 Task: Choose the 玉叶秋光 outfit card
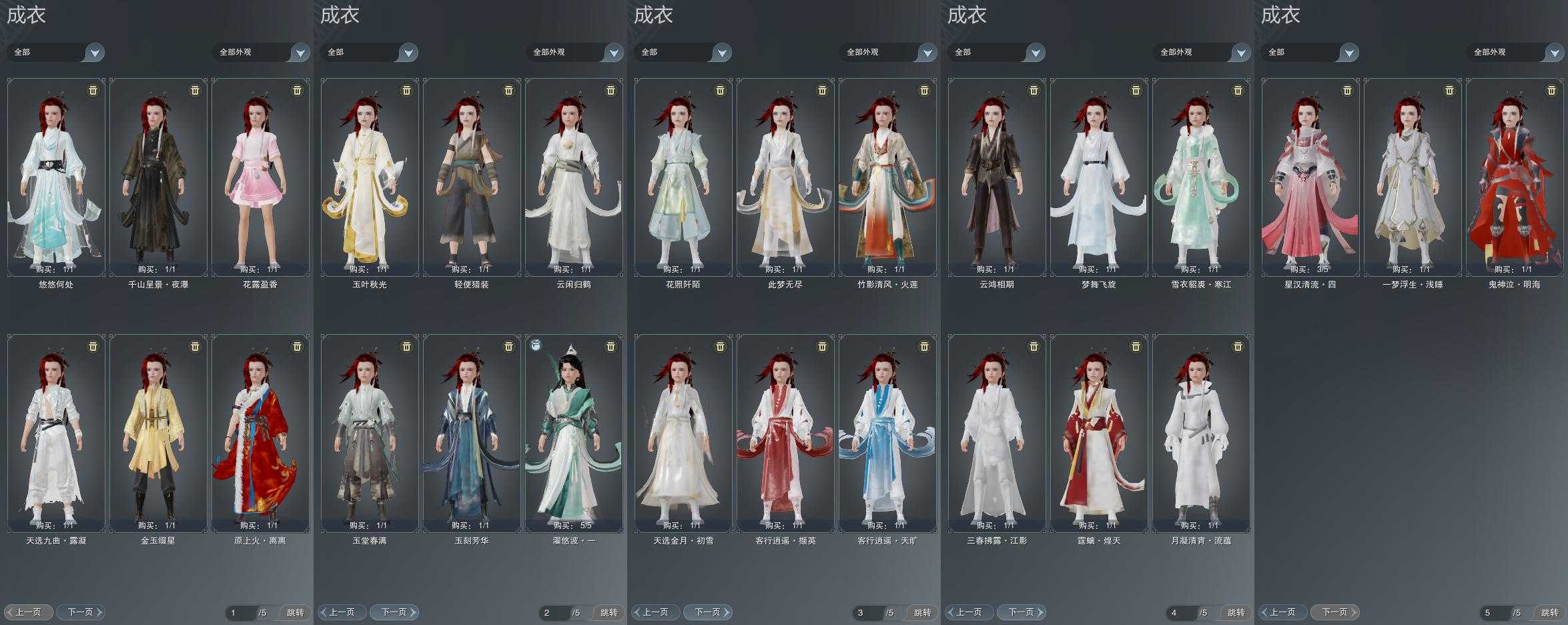[x=370, y=177]
